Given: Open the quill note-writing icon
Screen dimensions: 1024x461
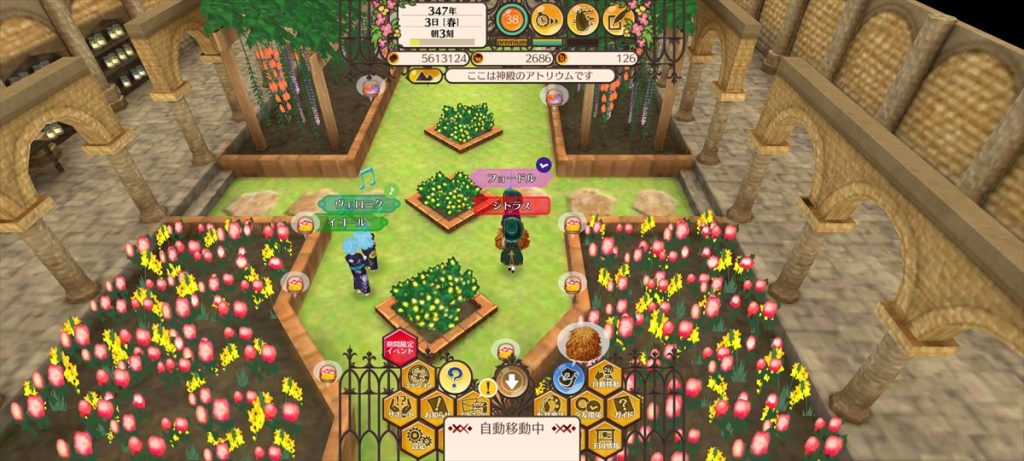Looking at the screenshot, I should tap(617, 18).
